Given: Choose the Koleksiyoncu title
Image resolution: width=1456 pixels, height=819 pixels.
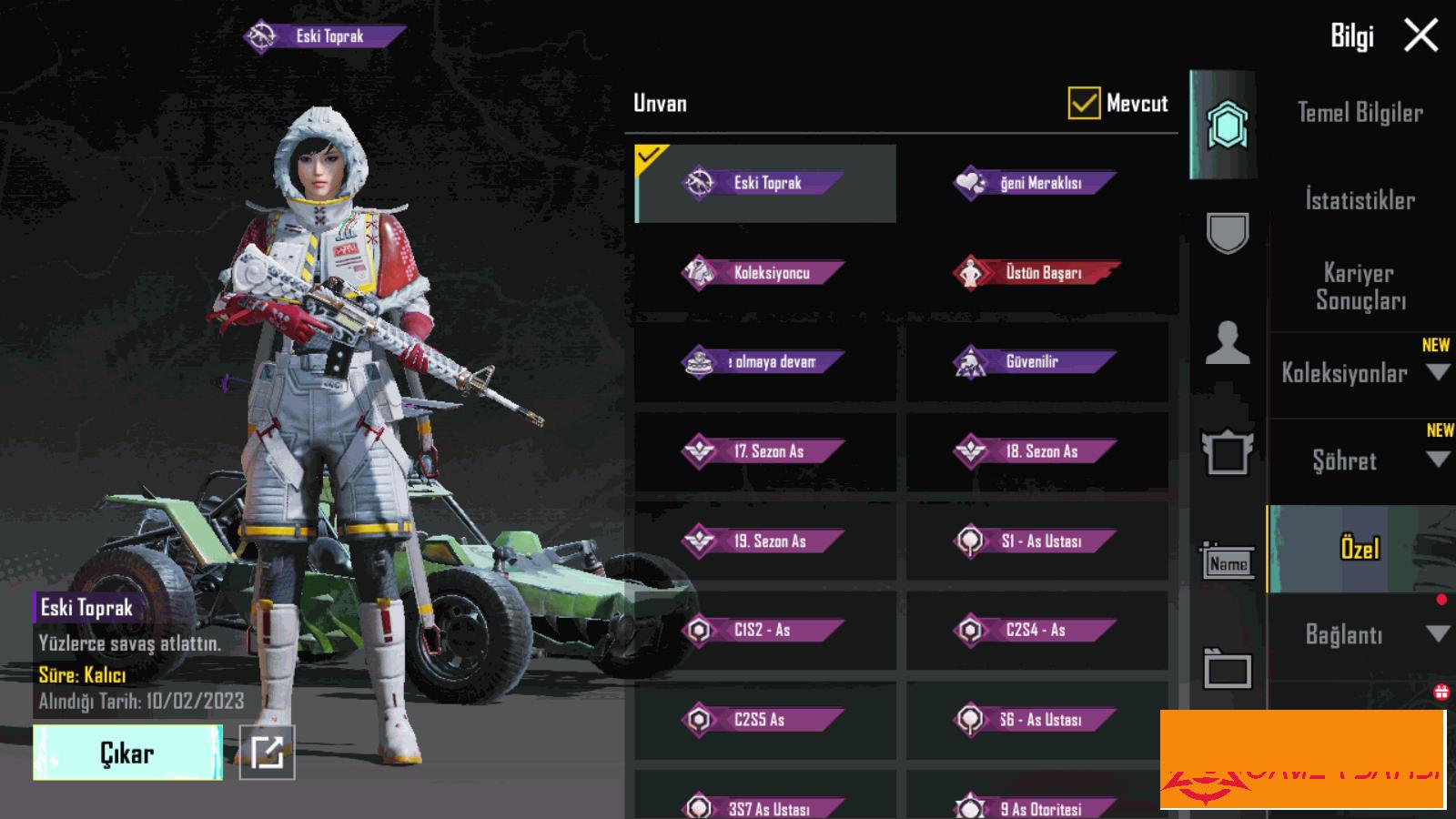Looking at the screenshot, I should [x=765, y=272].
